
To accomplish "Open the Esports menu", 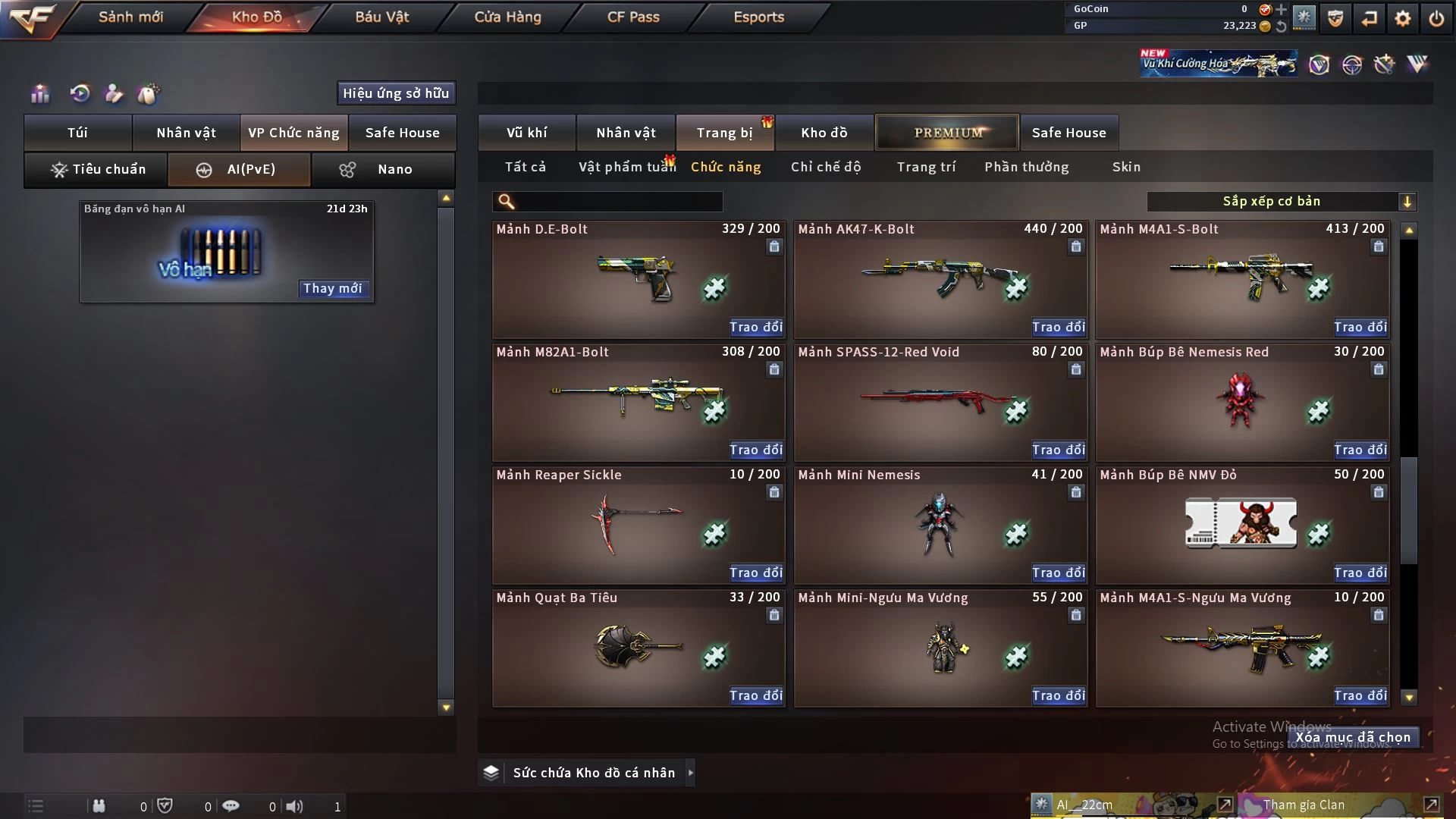I will (x=758, y=17).
